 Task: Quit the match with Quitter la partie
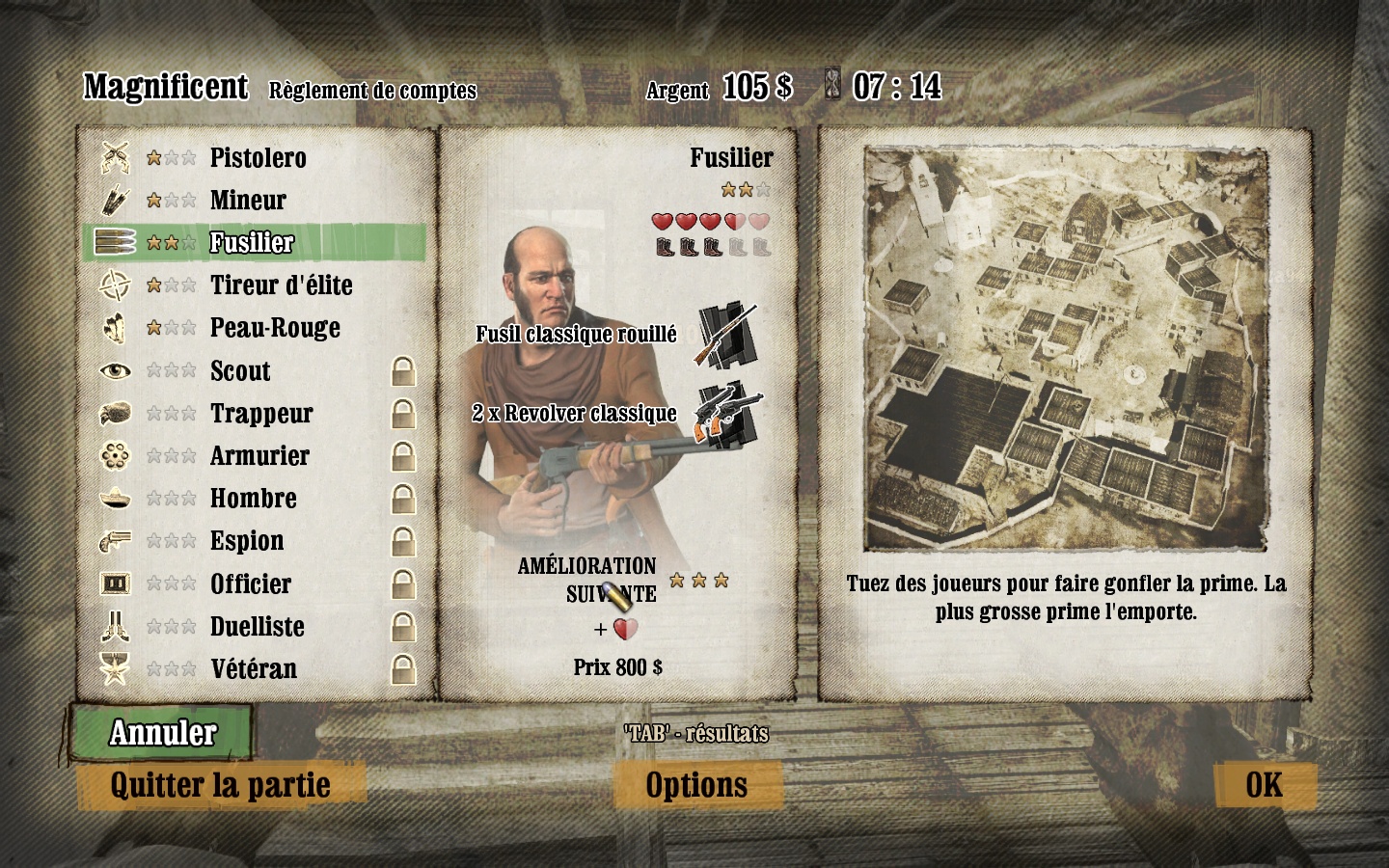[221, 785]
